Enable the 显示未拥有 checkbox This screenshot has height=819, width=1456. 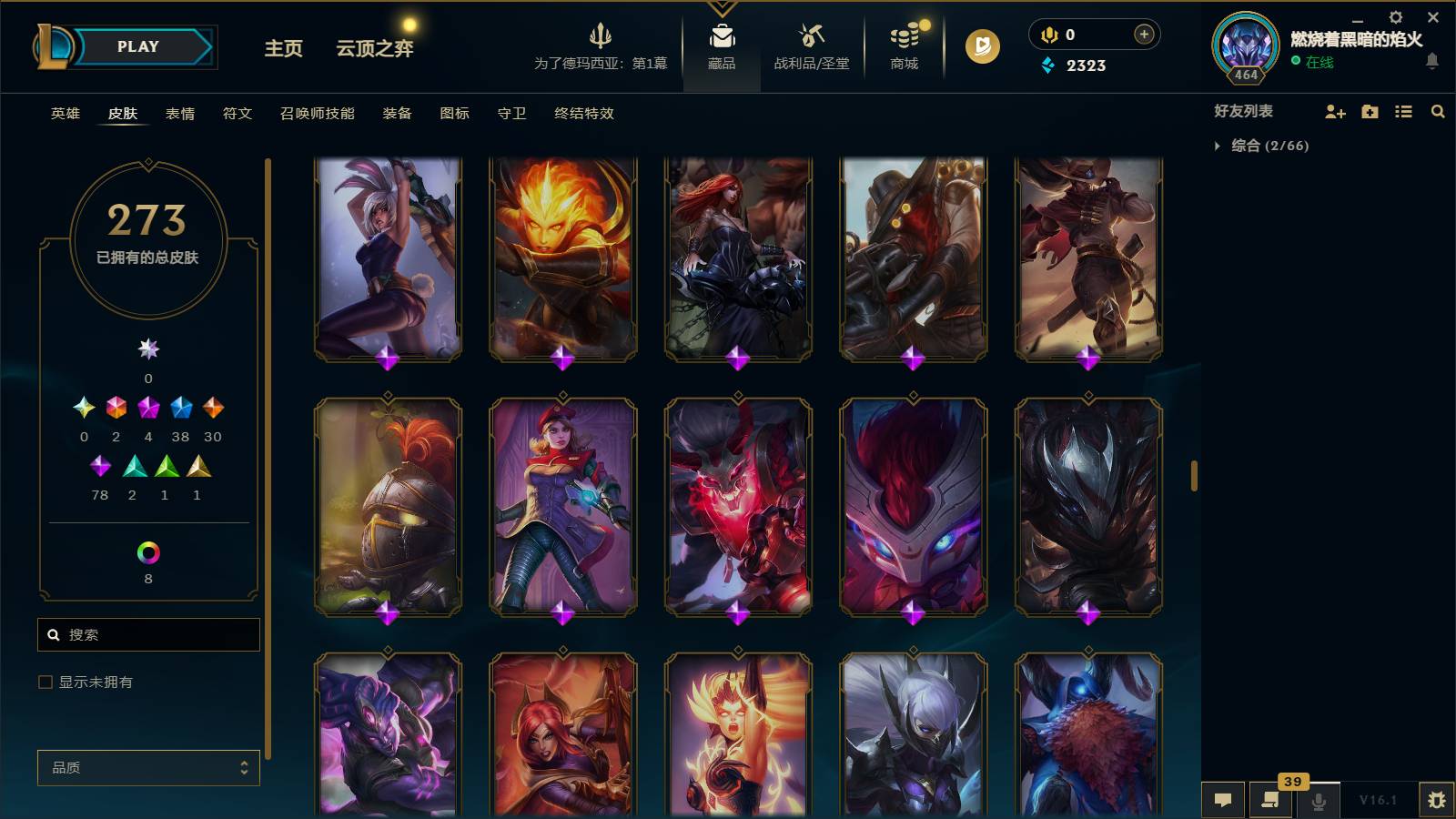pos(43,681)
